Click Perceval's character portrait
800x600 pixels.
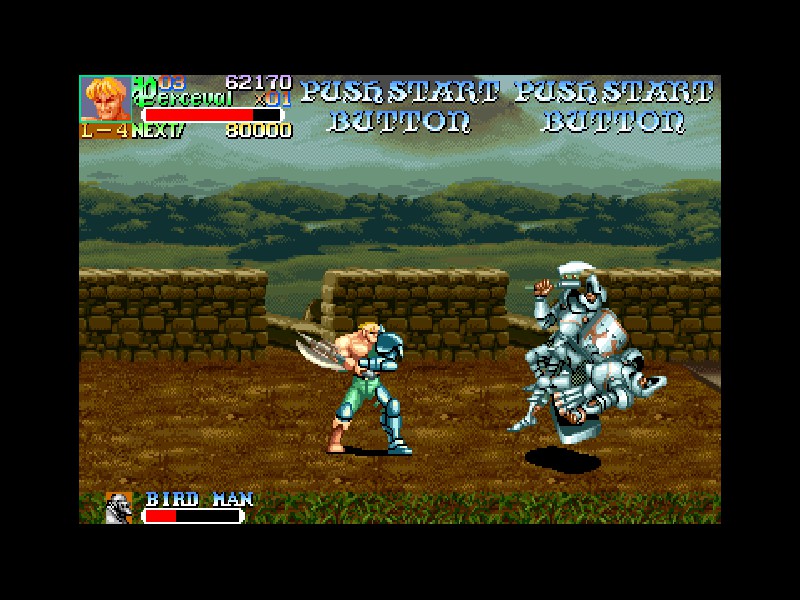[x=105, y=99]
